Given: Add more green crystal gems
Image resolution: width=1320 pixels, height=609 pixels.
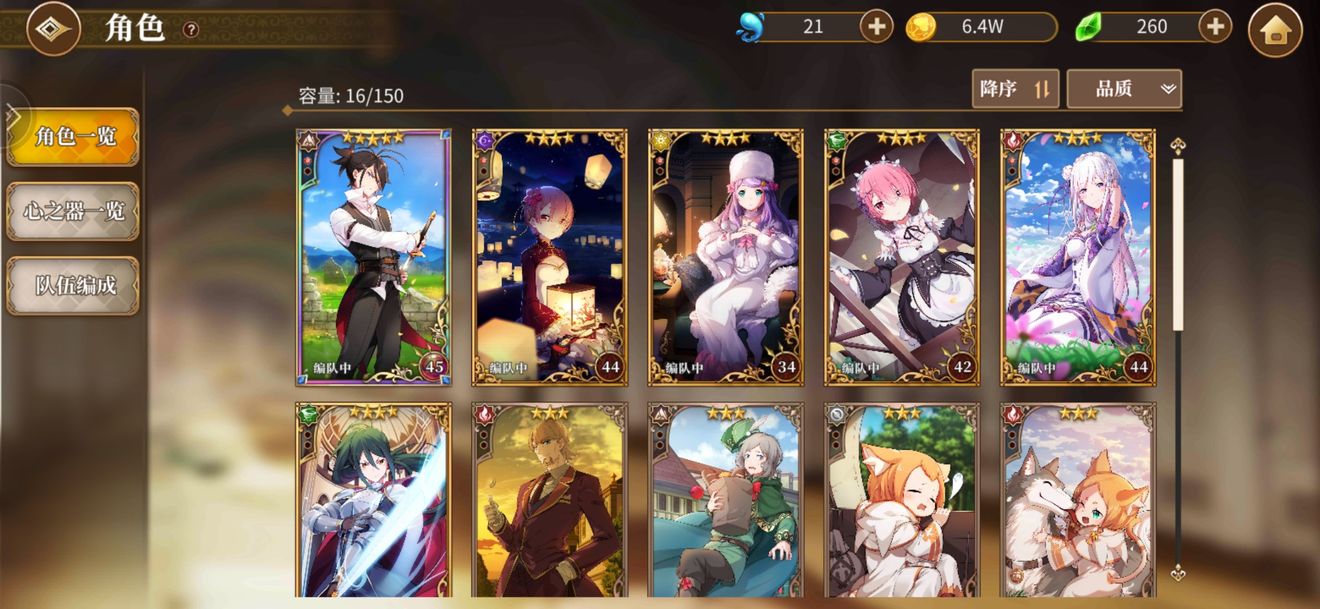Looking at the screenshot, I should [1215, 27].
